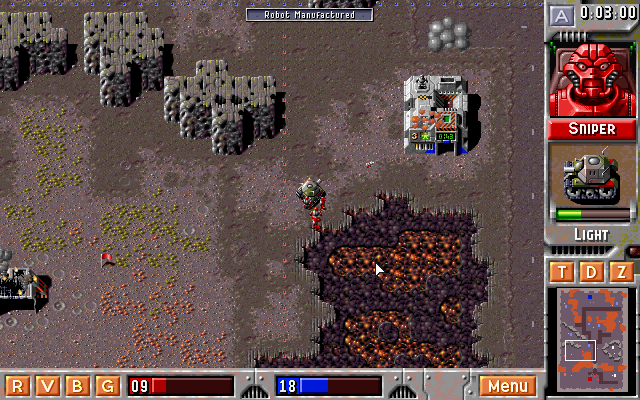Screen dimensions: 640x400
Task: Open the game Menu
Action: (507, 386)
